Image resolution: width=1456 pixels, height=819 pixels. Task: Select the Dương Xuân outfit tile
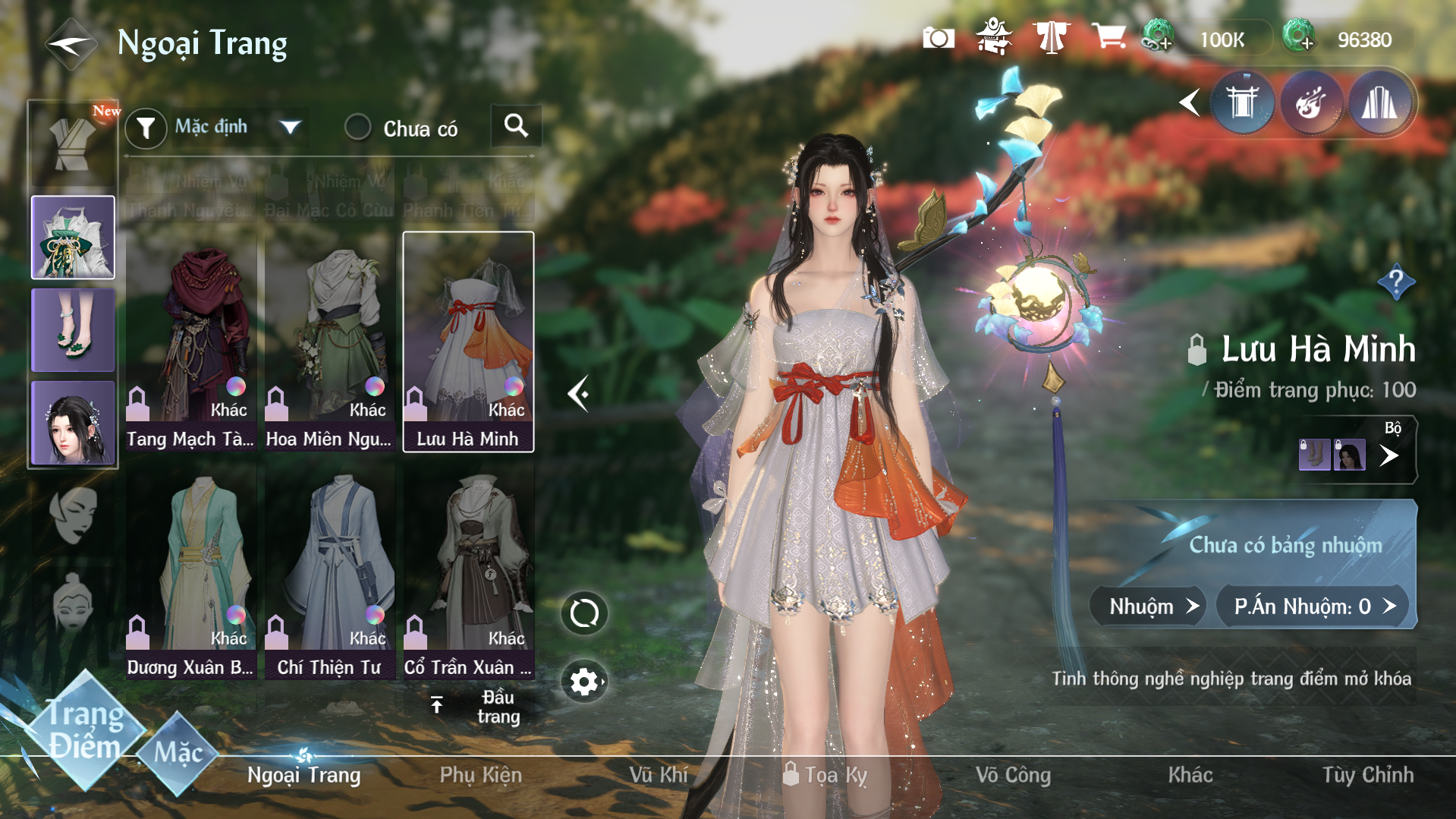coord(190,573)
